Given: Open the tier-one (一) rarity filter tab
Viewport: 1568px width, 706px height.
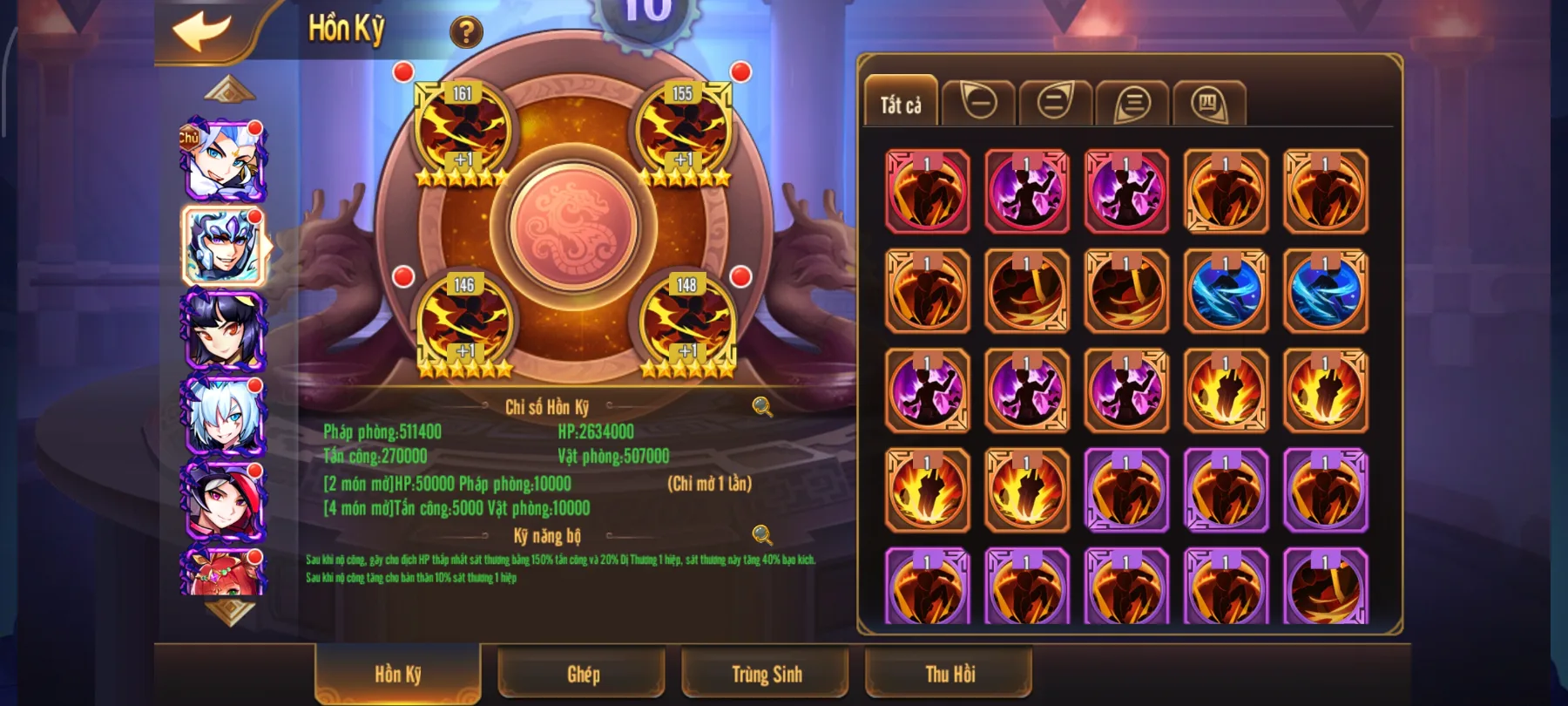Looking at the screenshot, I should tap(977, 100).
